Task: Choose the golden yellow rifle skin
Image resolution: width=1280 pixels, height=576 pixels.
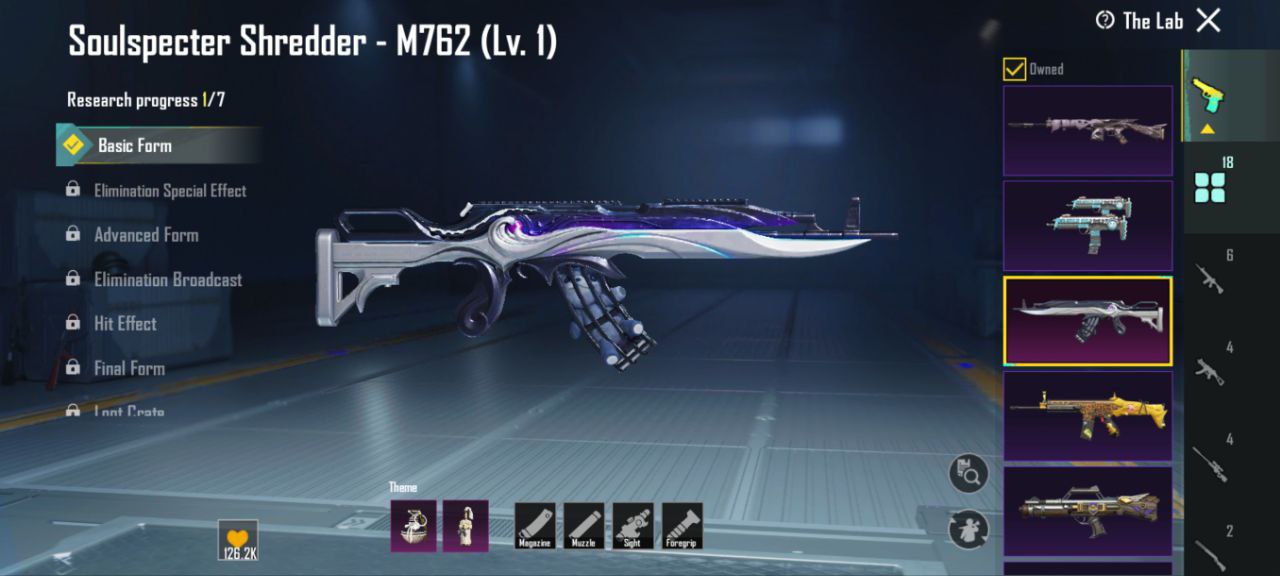Action: [x=1088, y=416]
